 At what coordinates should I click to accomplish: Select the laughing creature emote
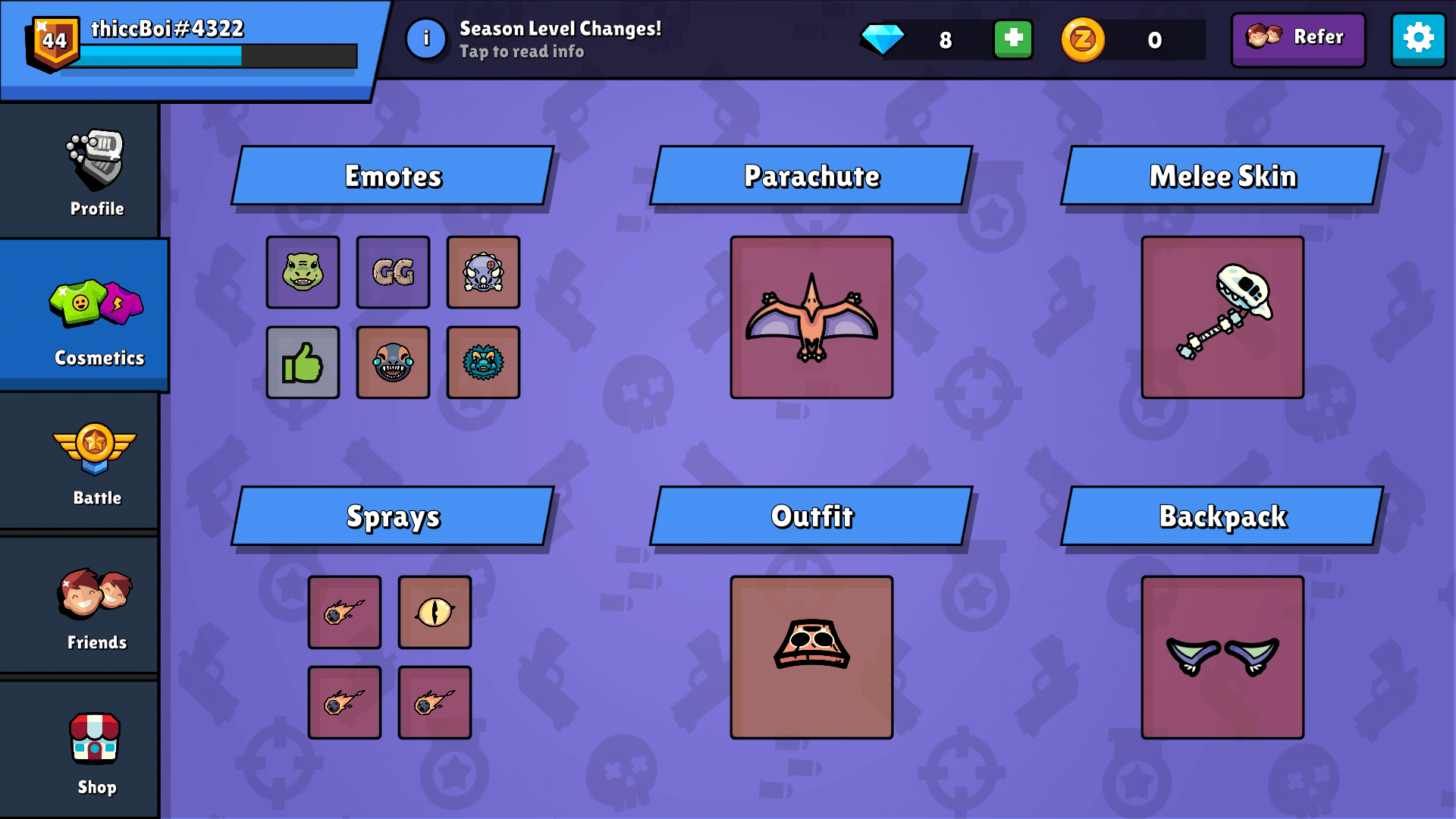click(x=393, y=362)
